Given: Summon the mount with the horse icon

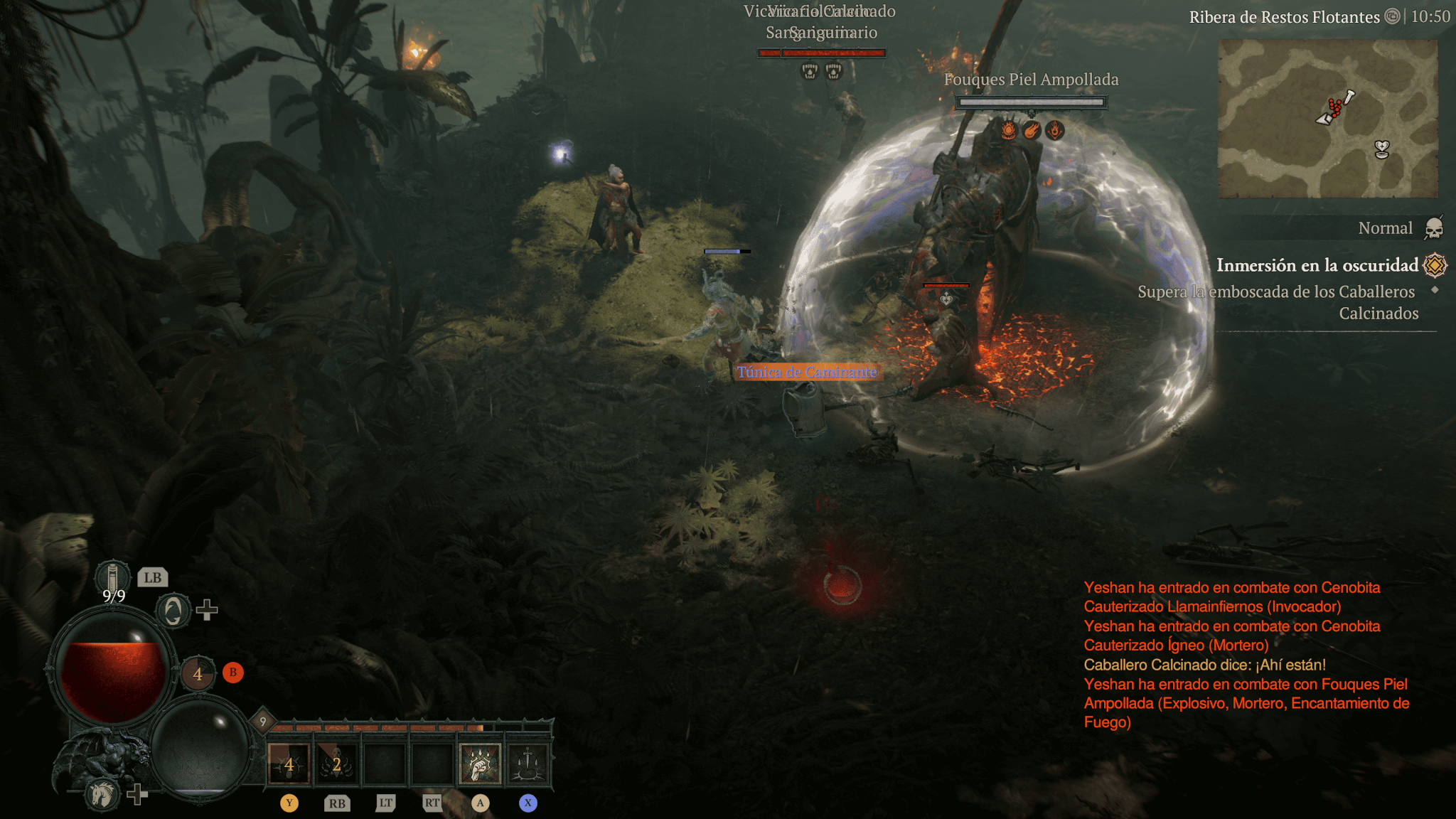Looking at the screenshot, I should point(102,793).
